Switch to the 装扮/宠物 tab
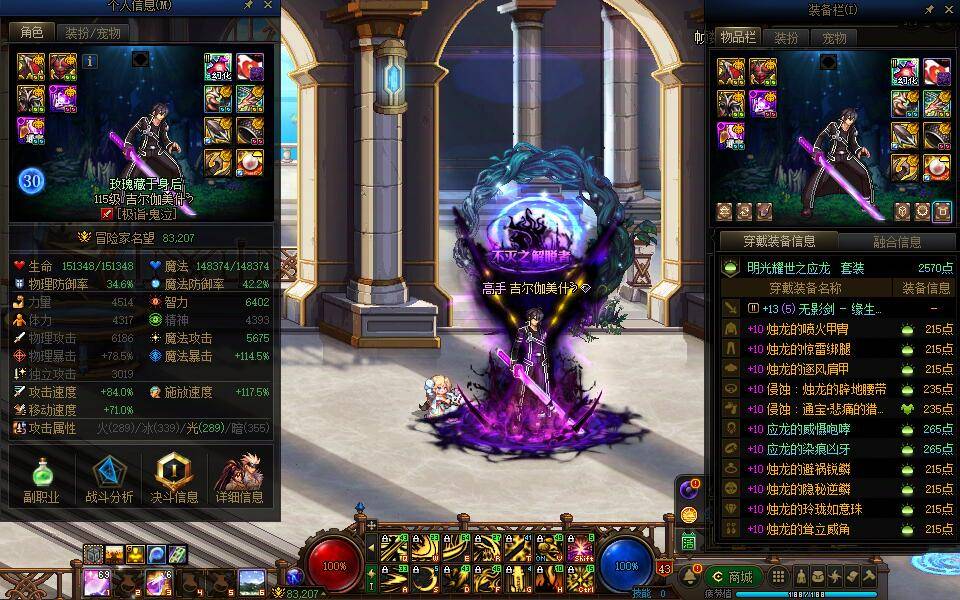The height and width of the screenshot is (600, 960). point(93,33)
